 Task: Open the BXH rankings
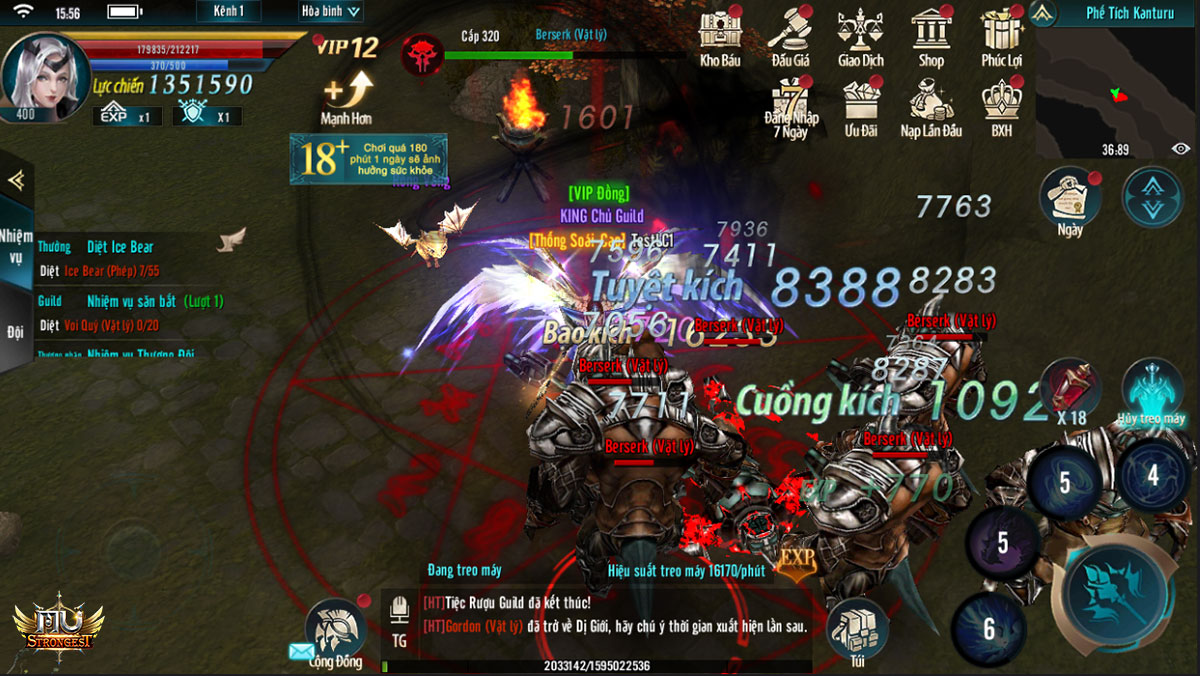point(1001,106)
